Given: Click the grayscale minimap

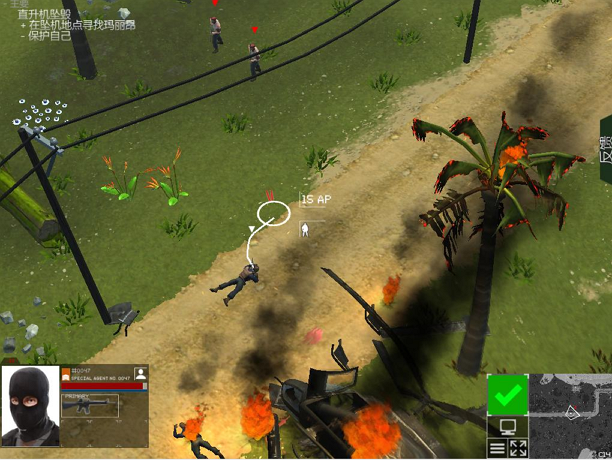Looking at the screenshot, I should point(569,410).
